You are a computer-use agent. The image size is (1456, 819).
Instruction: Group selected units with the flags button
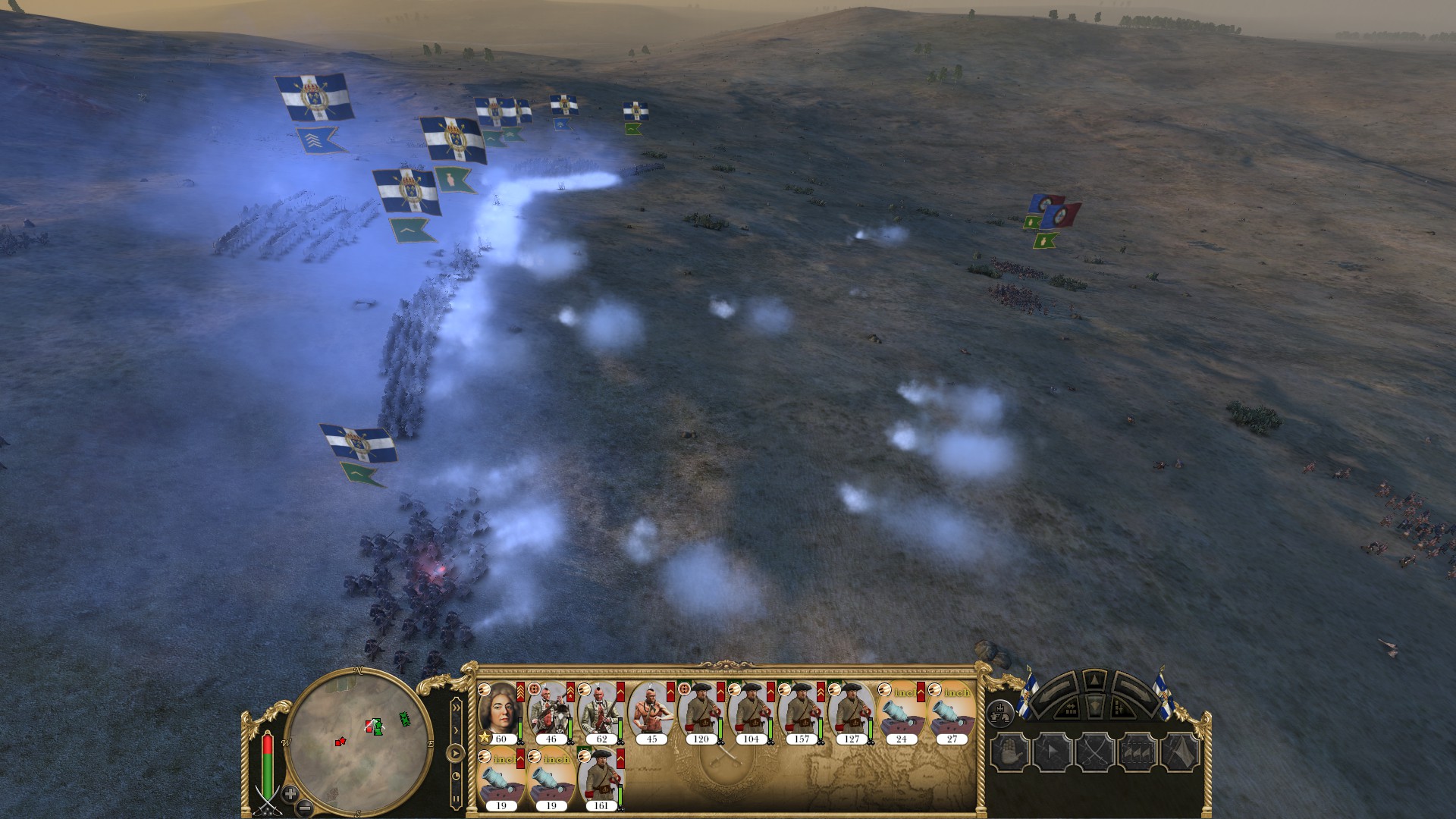click(x=1136, y=753)
